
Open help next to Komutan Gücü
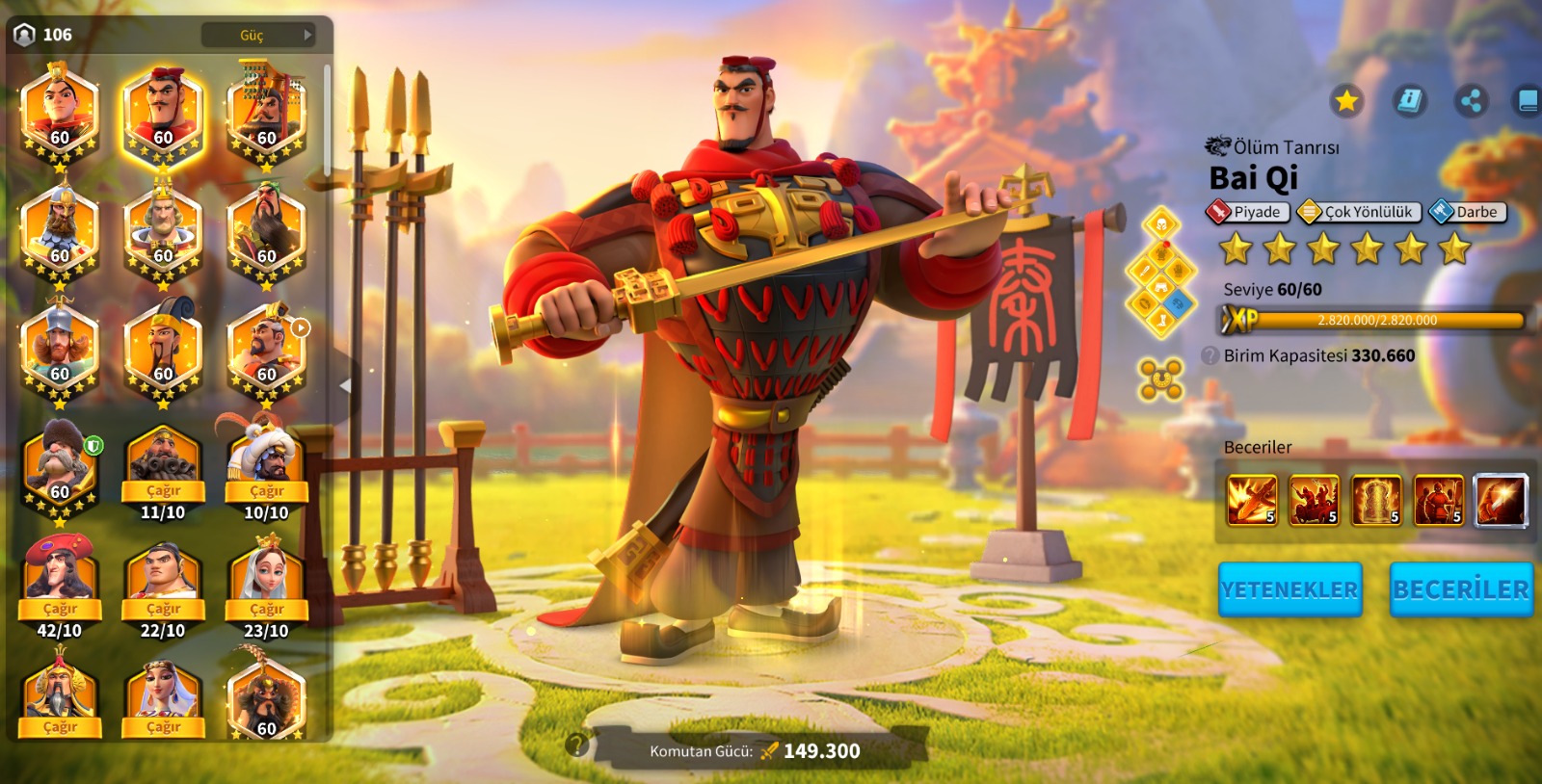tap(576, 745)
